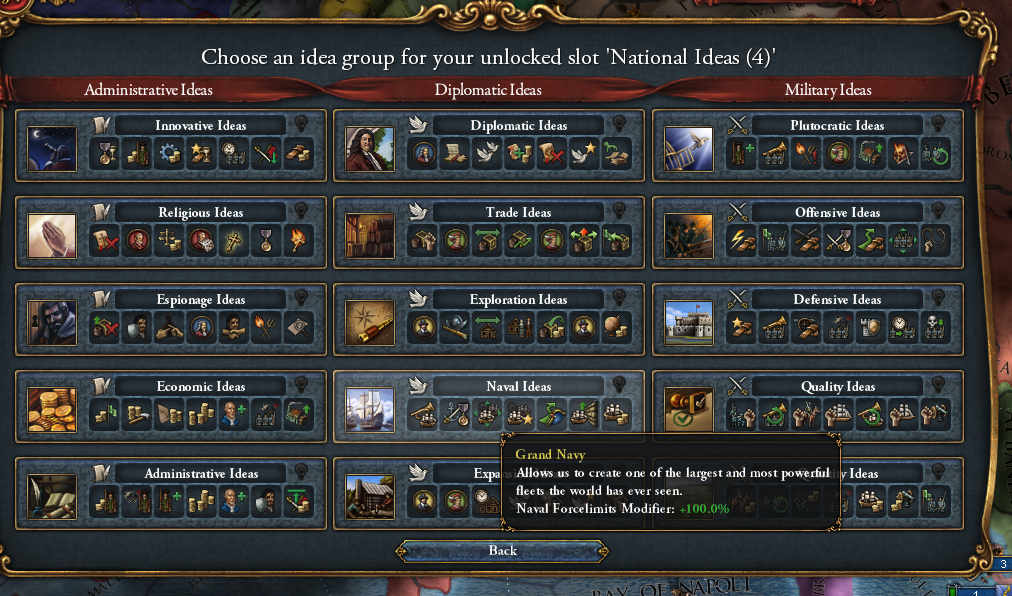Viewport: 1012px width, 596px height.
Task: Click the praying hands Religious Ideas picture
Action: tap(52, 236)
